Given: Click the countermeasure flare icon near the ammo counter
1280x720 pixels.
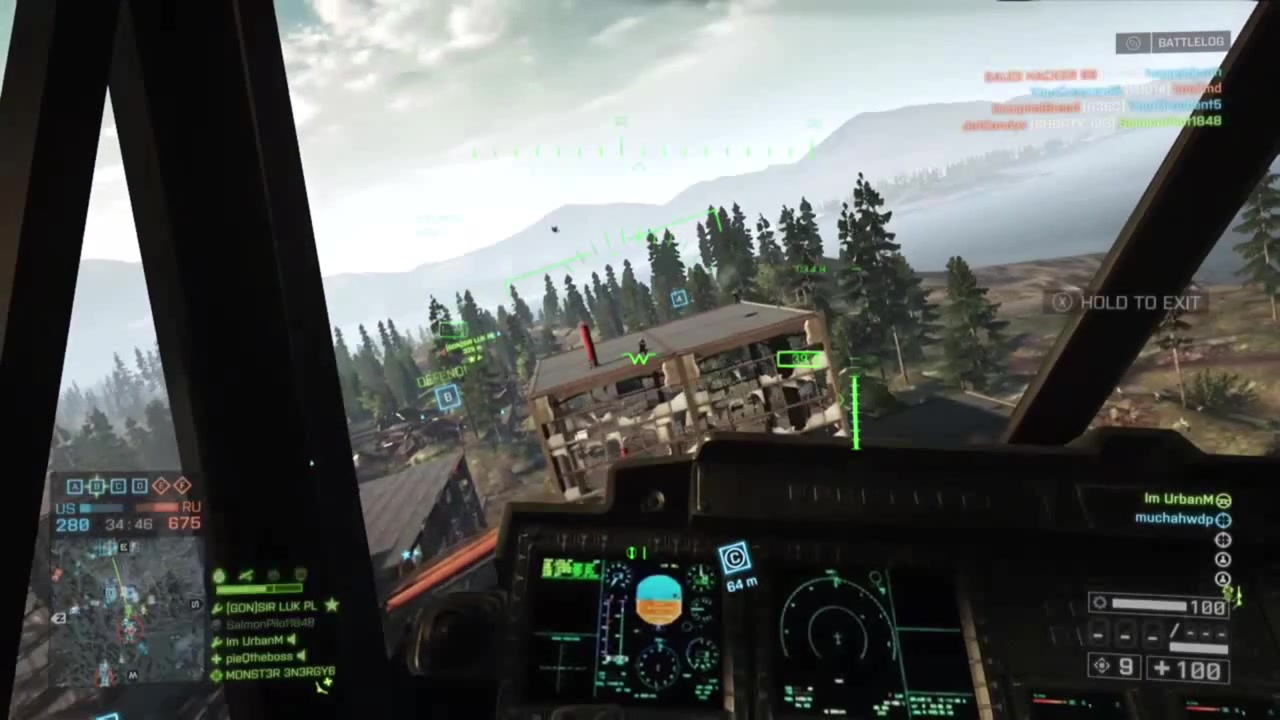Looking at the screenshot, I should click(x=1100, y=665).
